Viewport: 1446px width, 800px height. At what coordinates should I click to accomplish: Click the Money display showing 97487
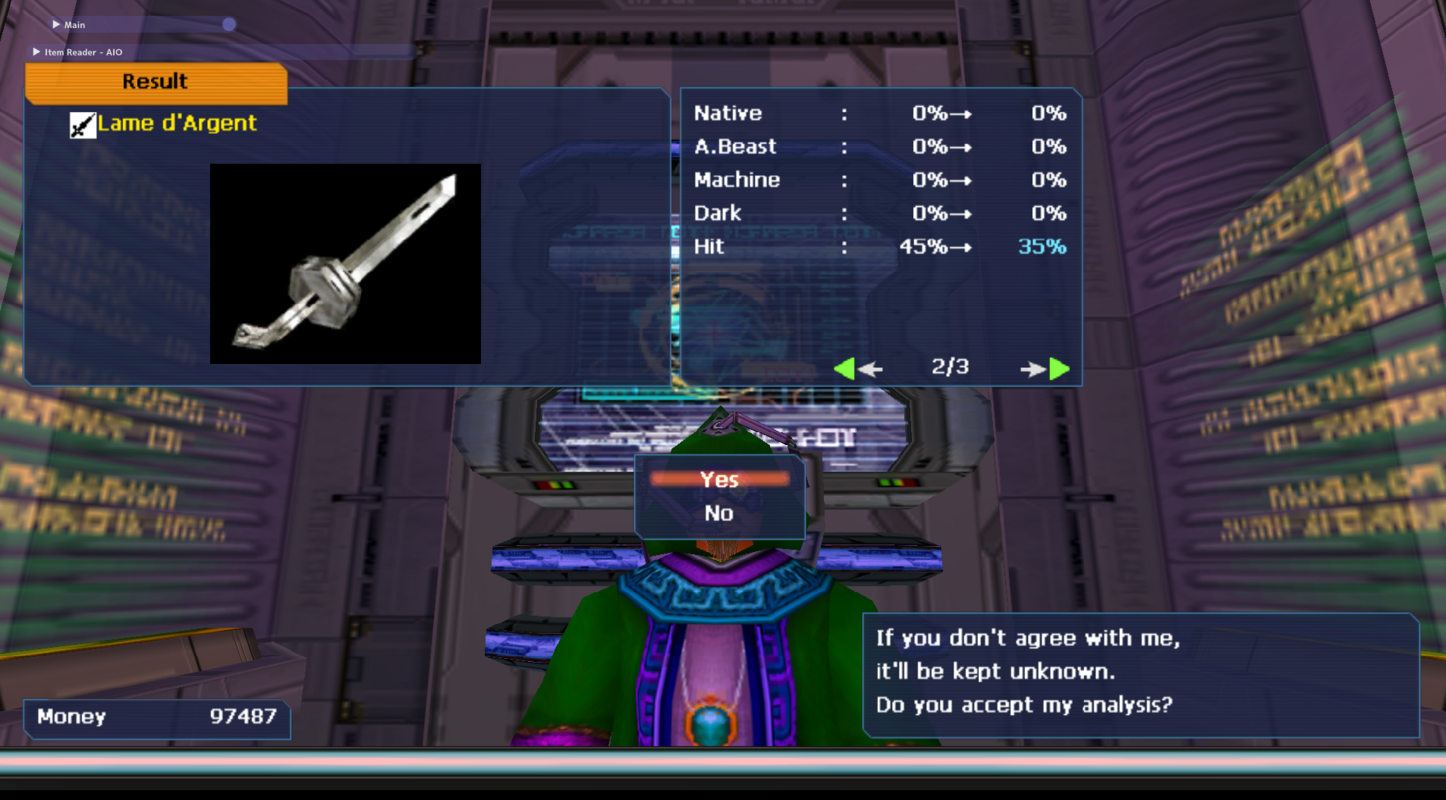155,717
